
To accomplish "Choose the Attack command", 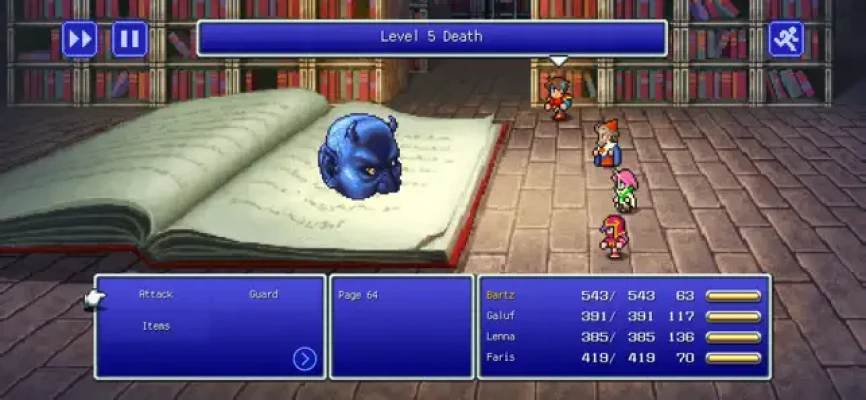I will click(156, 295).
